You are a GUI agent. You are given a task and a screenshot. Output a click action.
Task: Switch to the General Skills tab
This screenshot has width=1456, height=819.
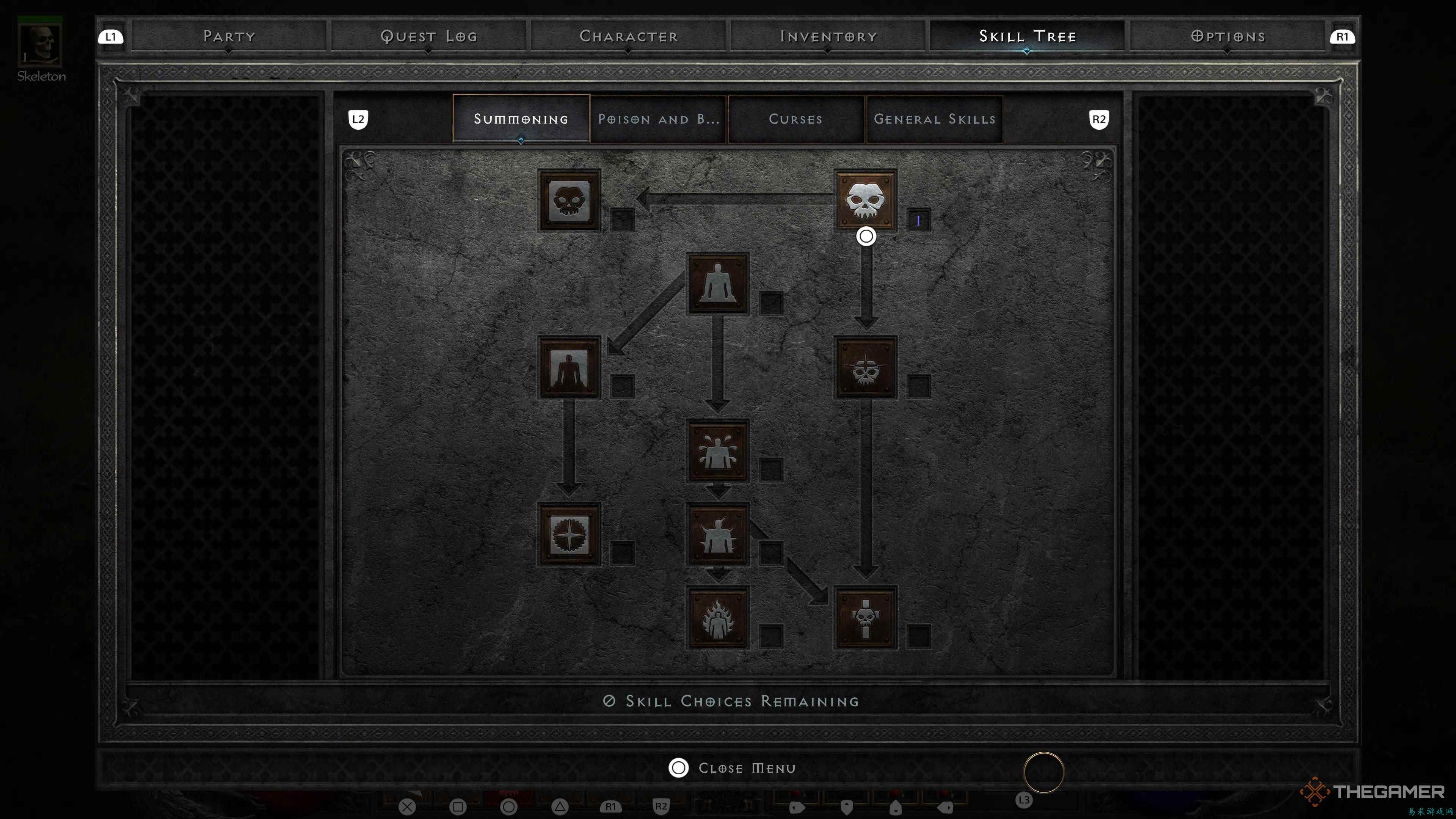coord(934,119)
